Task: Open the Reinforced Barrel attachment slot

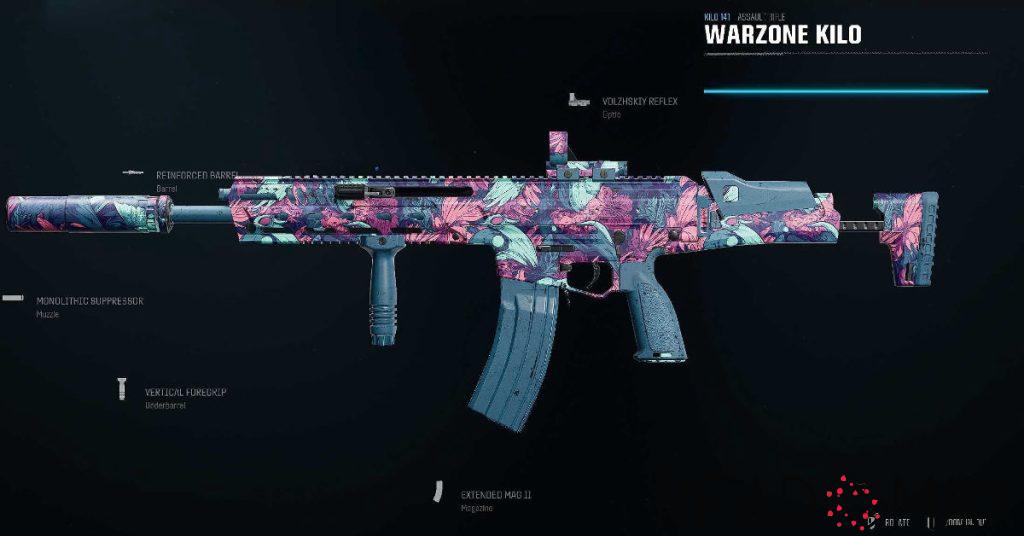Action: click(x=193, y=175)
